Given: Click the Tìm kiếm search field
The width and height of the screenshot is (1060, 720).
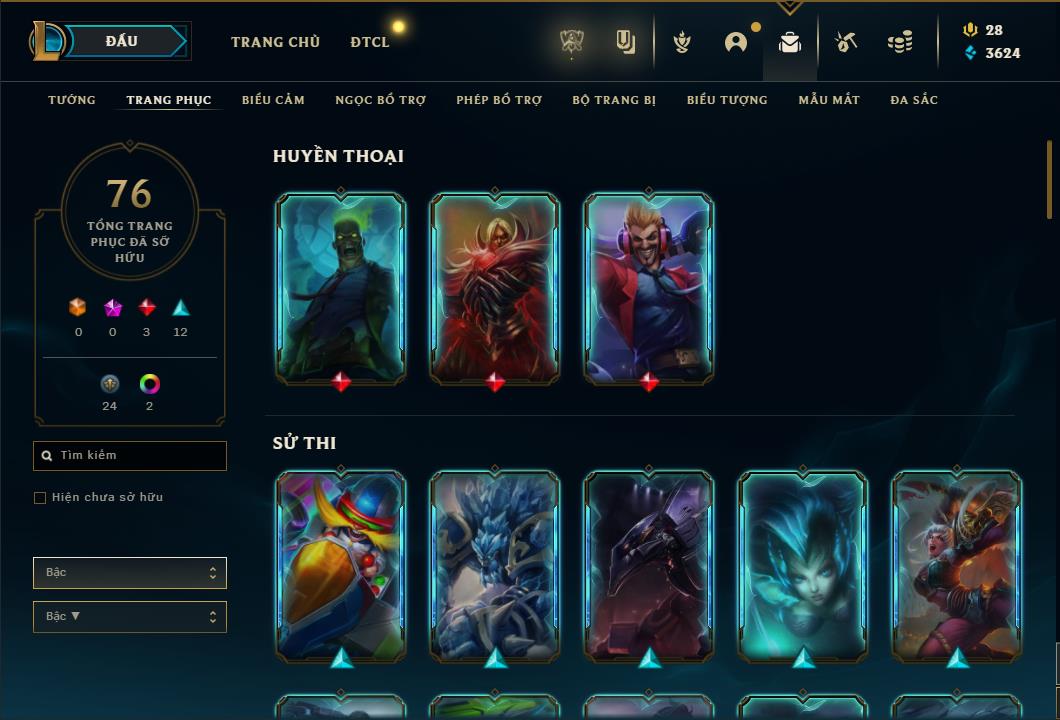Looking at the screenshot, I should pyautogui.click(x=130, y=456).
